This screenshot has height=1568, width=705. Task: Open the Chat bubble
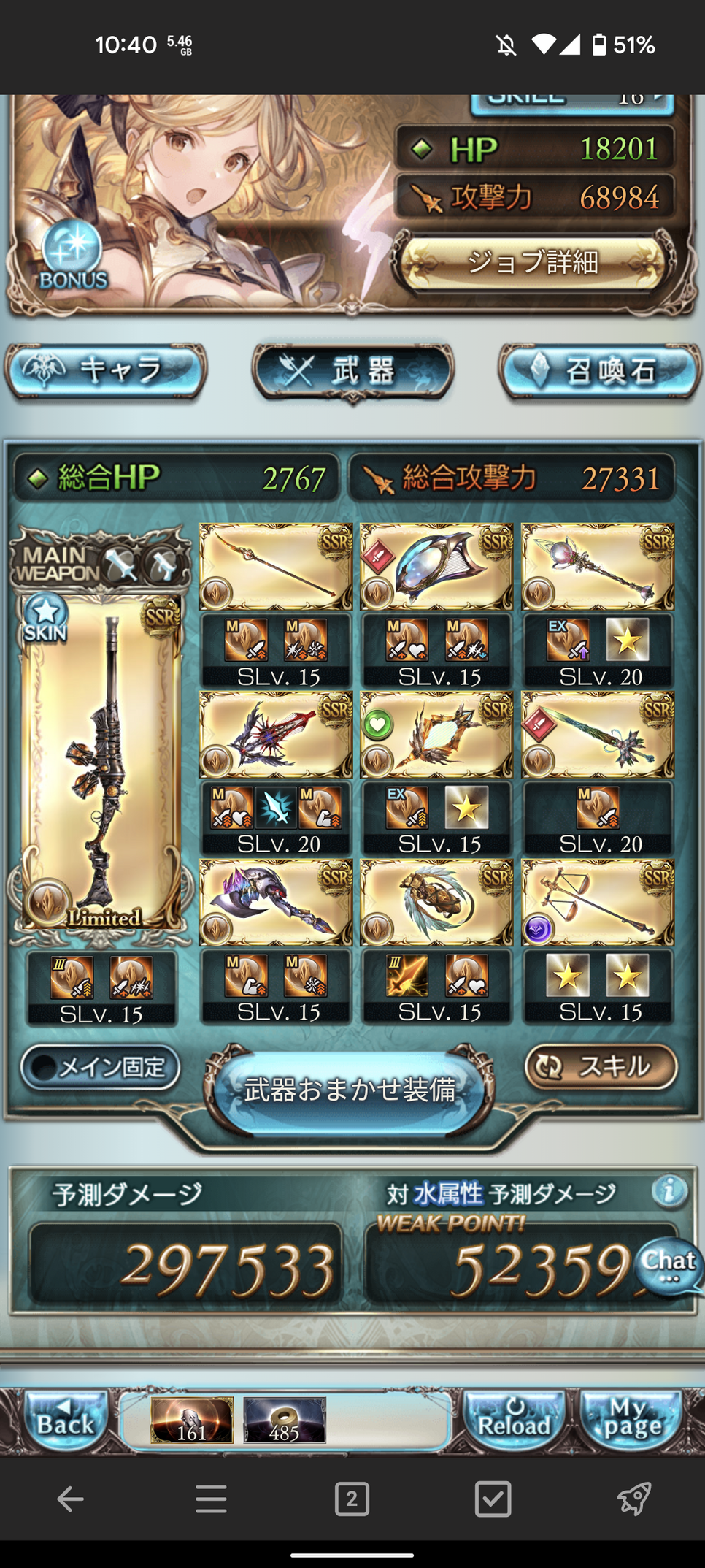(x=669, y=1267)
